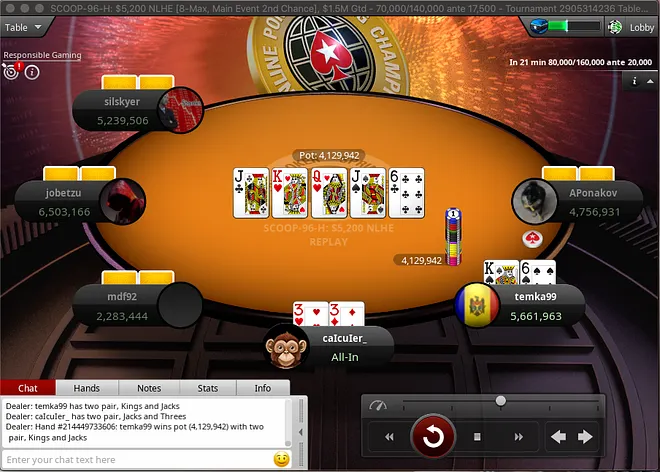This screenshot has width=660, height=472.
Task: Go to the previous hand arrow
Action: [559, 437]
